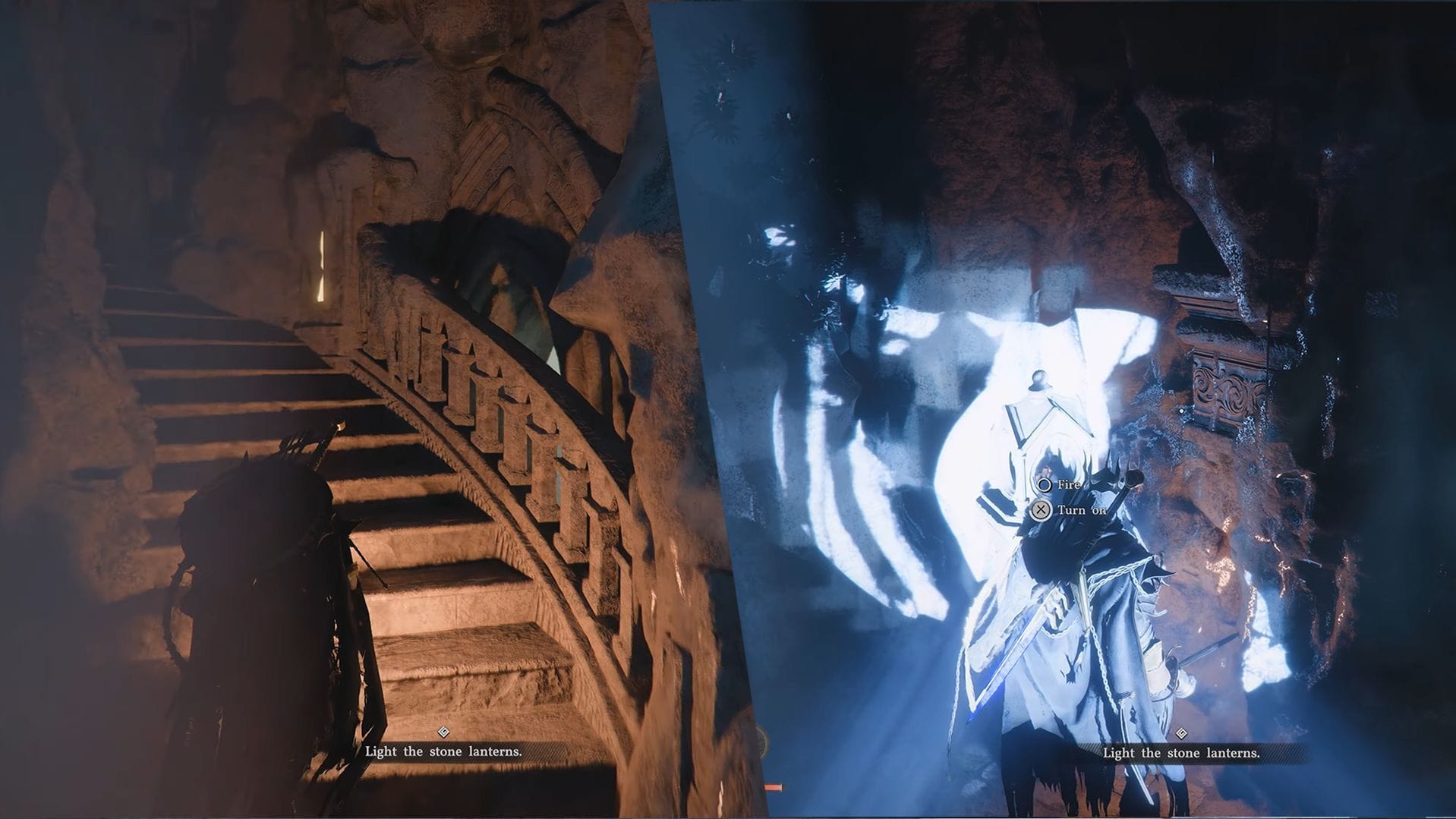1456x819 pixels.
Task: Select the right Light the stone lanterns banner
Action: 1181,752
